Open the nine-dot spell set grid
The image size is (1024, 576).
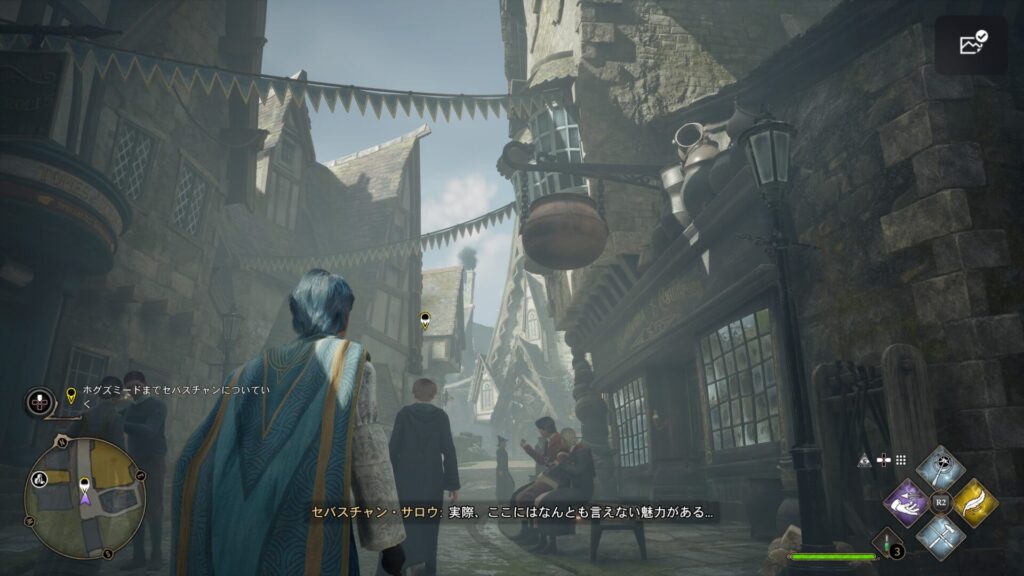[900, 460]
